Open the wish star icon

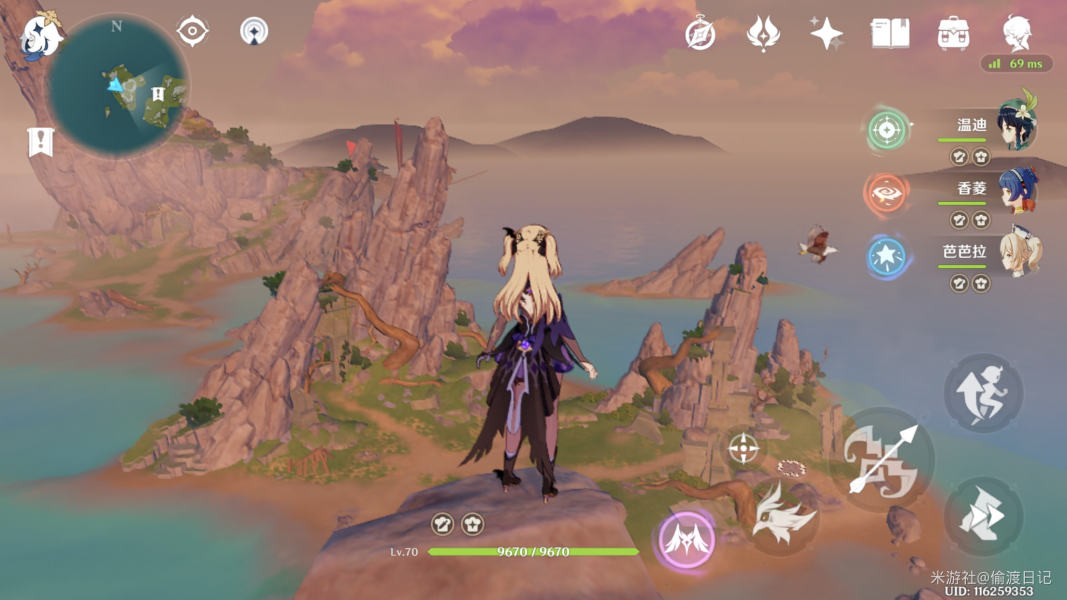pyautogui.click(x=826, y=34)
